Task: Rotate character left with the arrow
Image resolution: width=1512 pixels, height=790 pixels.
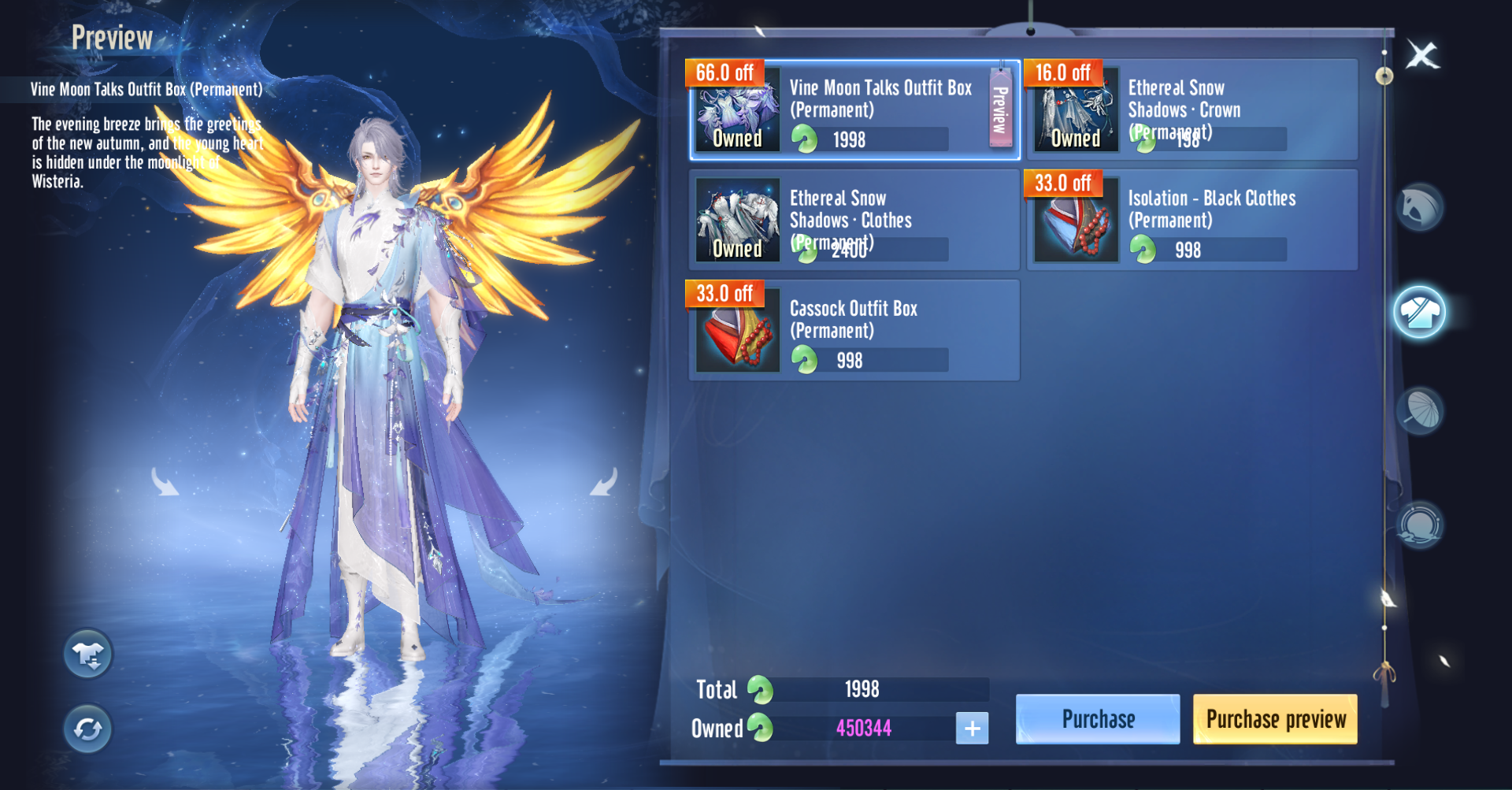Action: (x=165, y=482)
